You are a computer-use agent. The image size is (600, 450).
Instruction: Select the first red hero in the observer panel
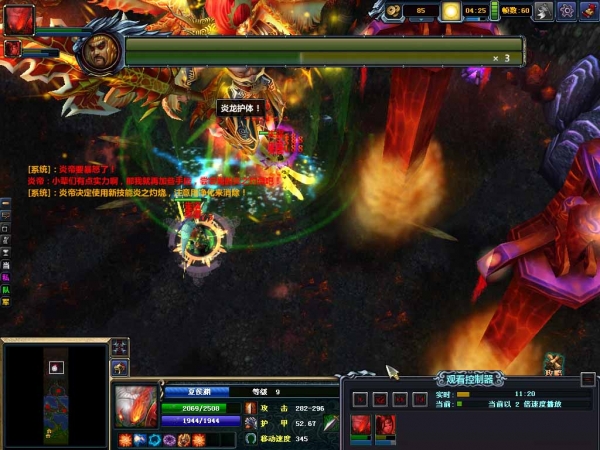[361, 424]
